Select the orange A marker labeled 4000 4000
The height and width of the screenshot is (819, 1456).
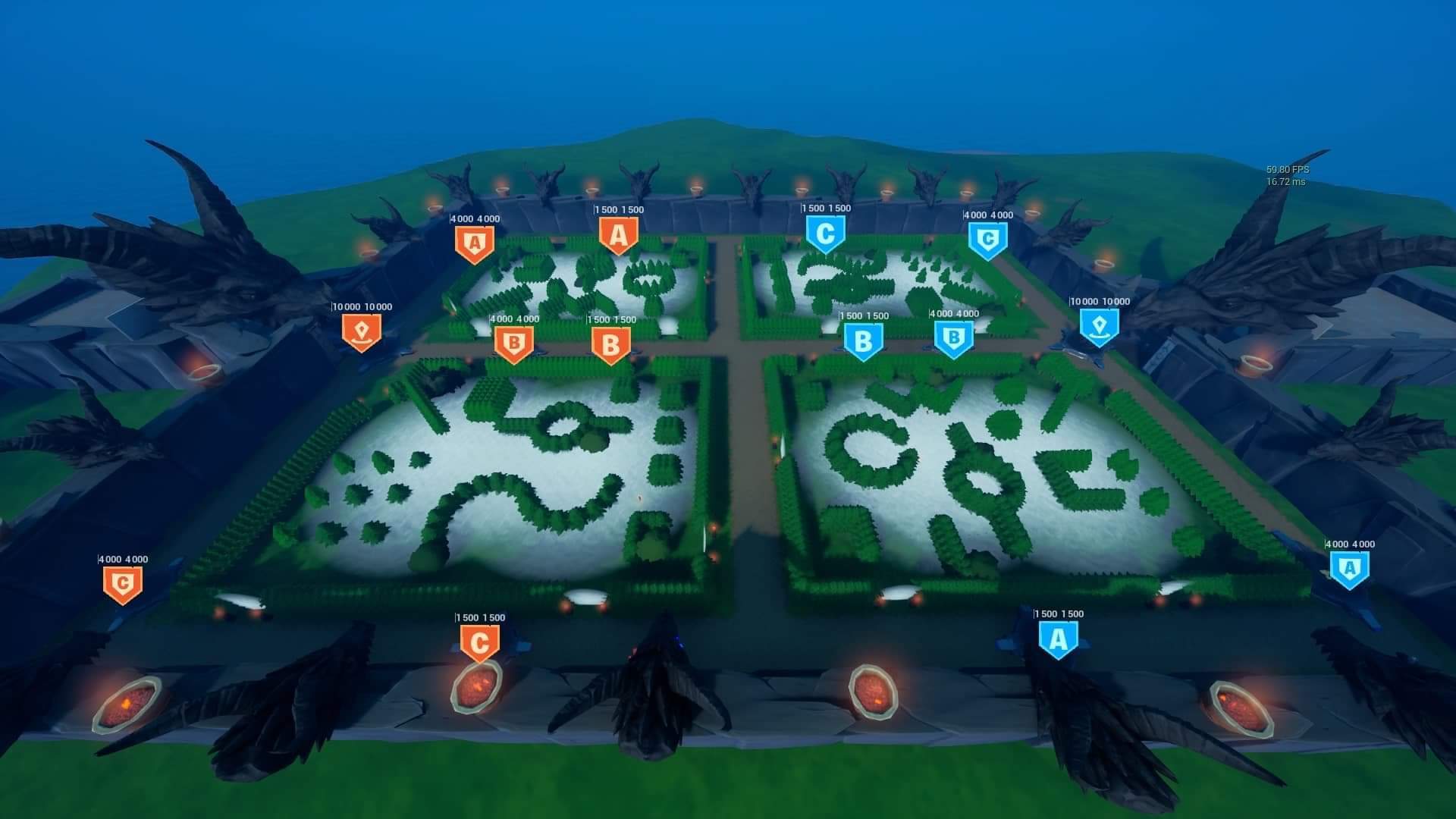475,241
